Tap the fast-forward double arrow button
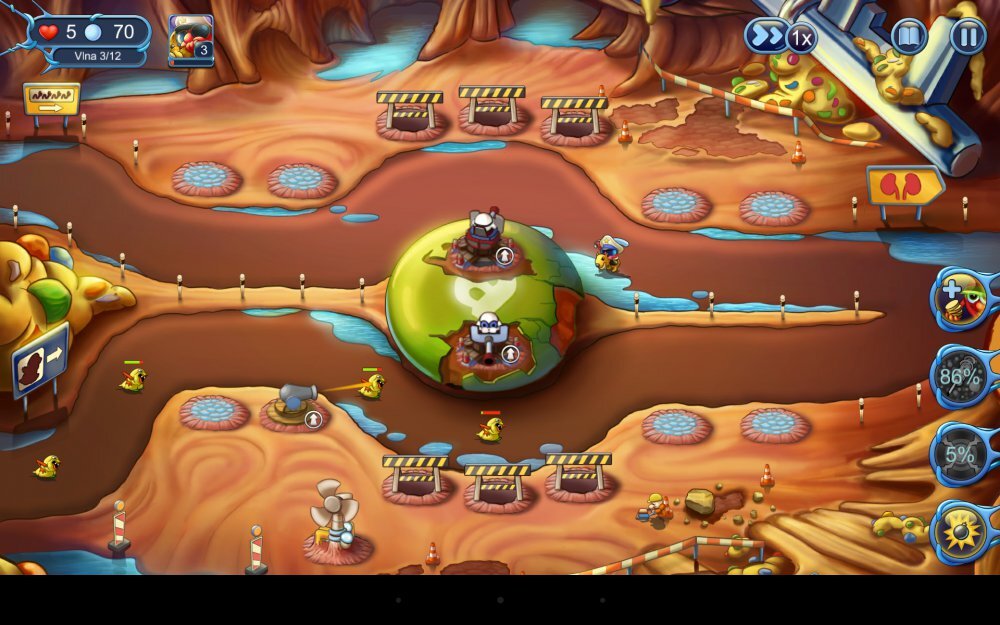This screenshot has width=1000, height=625. point(764,37)
